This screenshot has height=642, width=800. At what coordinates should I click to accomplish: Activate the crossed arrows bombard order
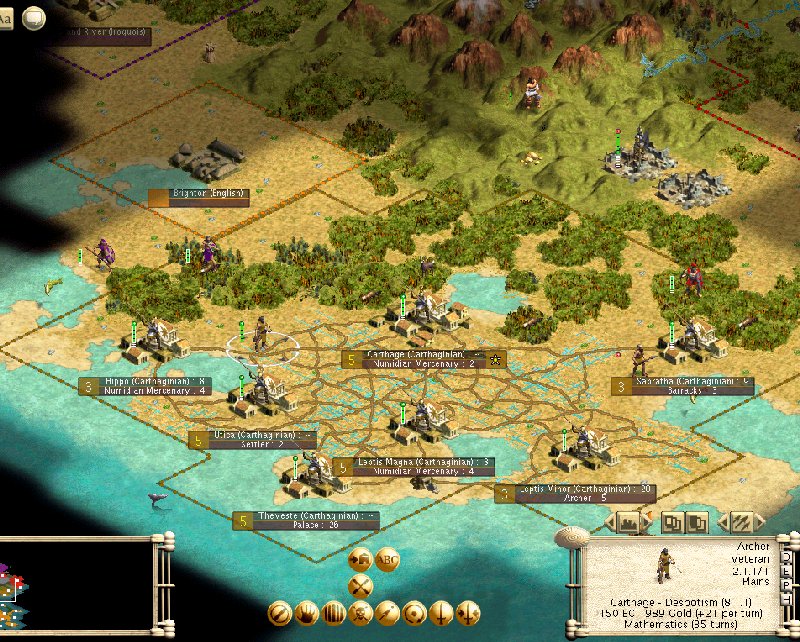click(x=361, y=586)
